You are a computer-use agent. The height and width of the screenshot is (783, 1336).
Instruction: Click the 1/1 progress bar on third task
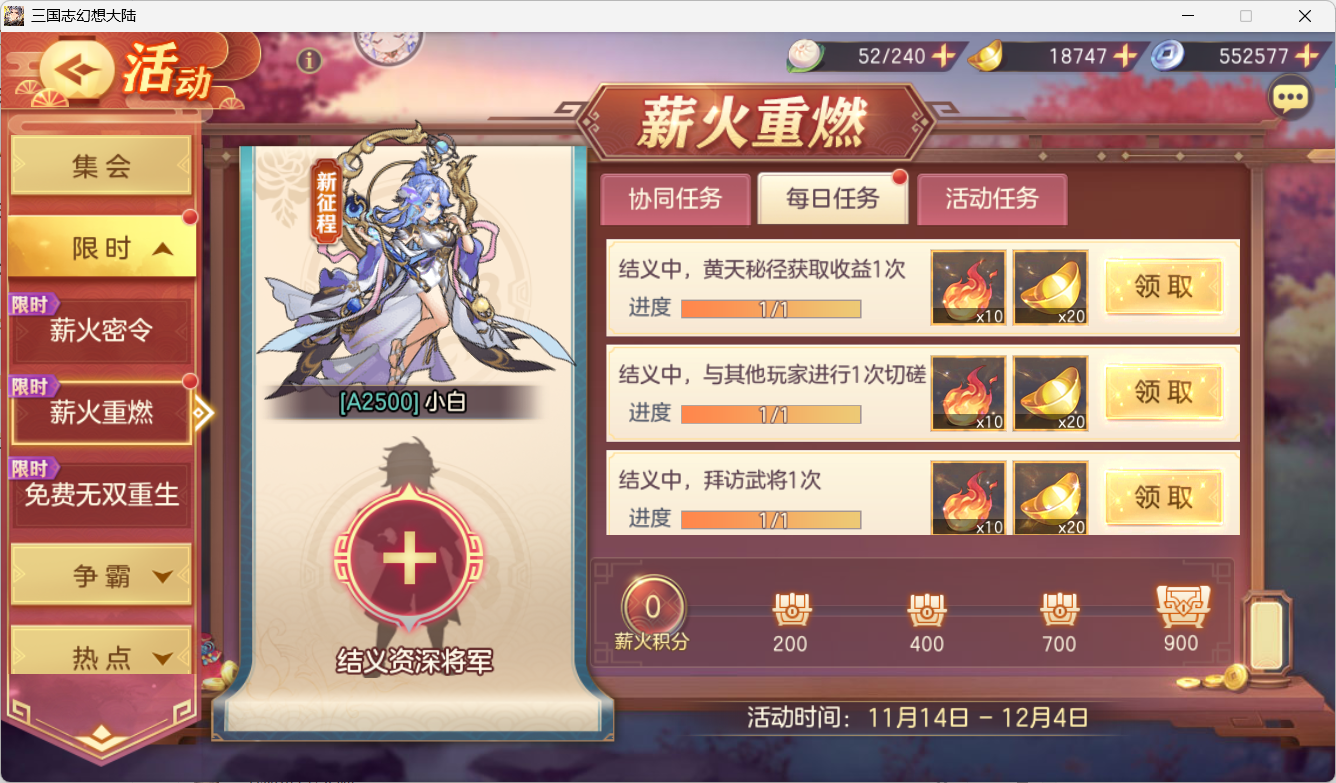pos(770,519)
